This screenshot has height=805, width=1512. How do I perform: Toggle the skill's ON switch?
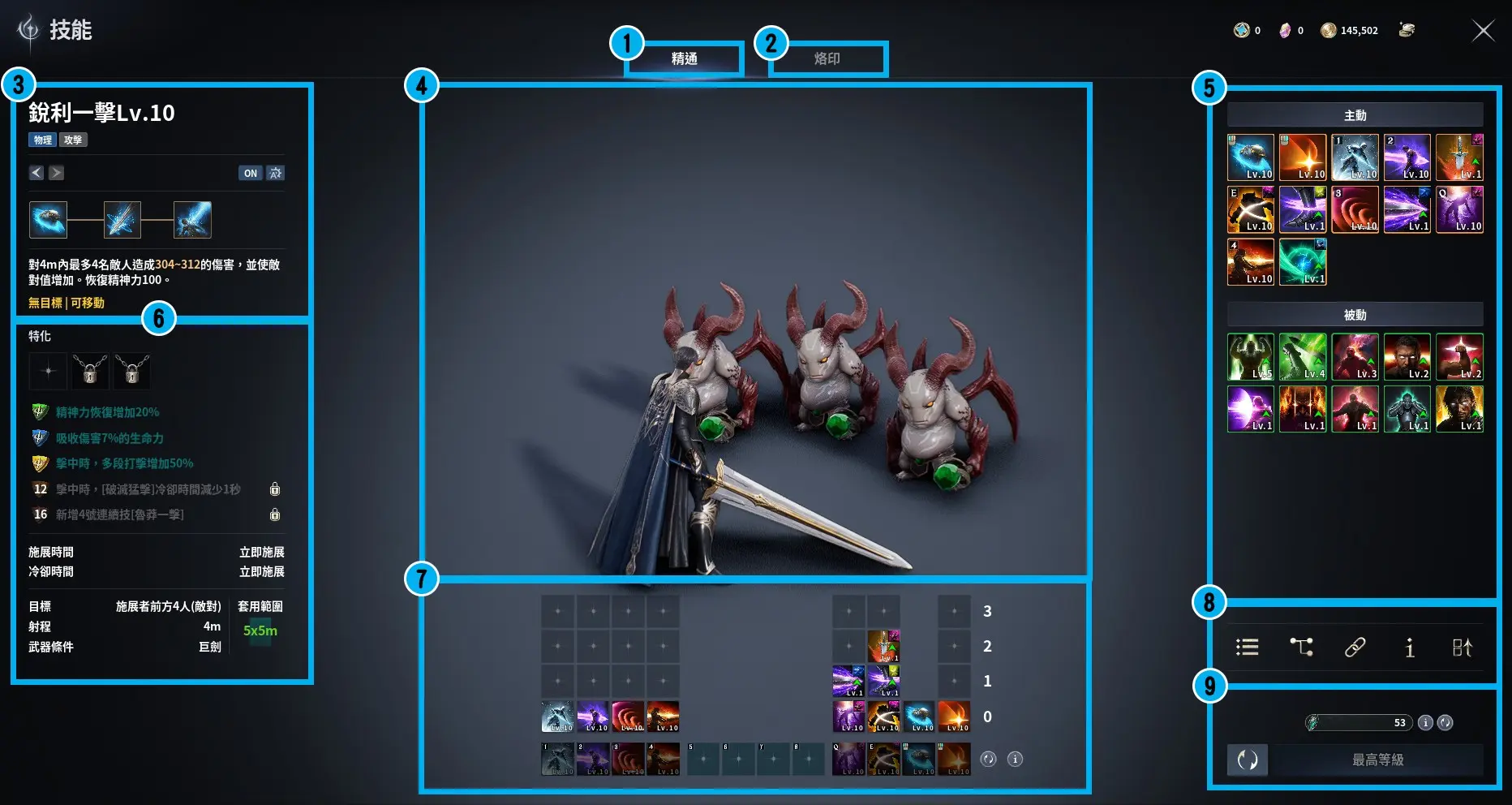[250, 173]
